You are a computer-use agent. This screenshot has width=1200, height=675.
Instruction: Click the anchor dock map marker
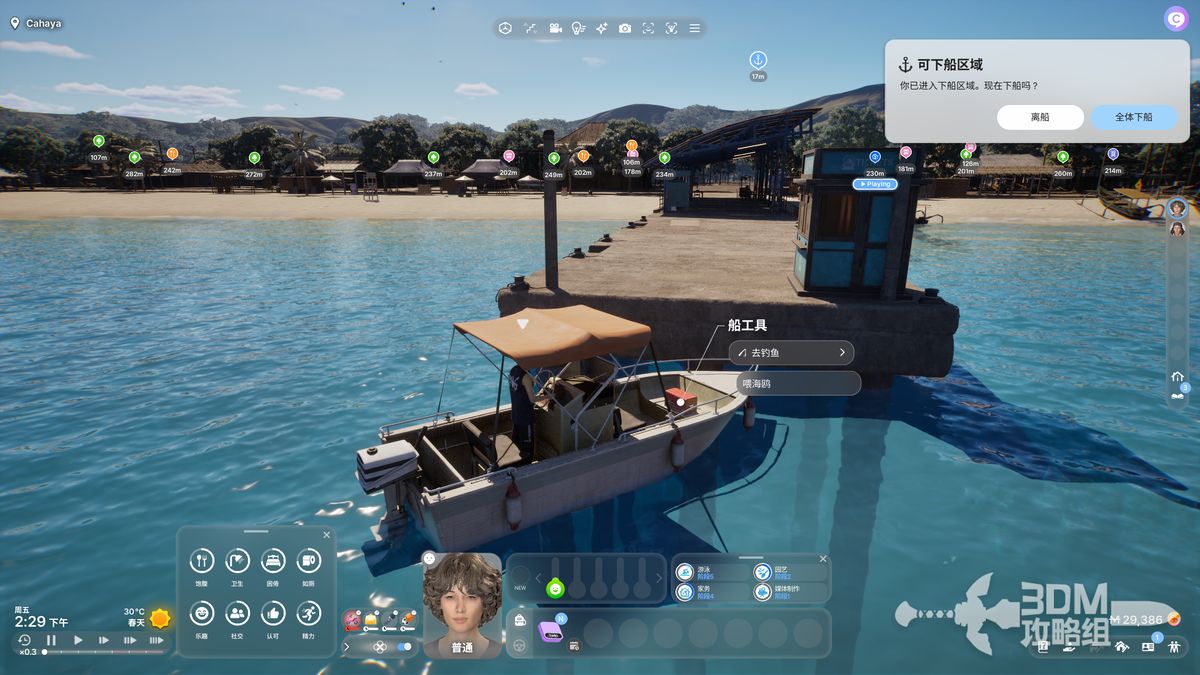coord(758,60)
